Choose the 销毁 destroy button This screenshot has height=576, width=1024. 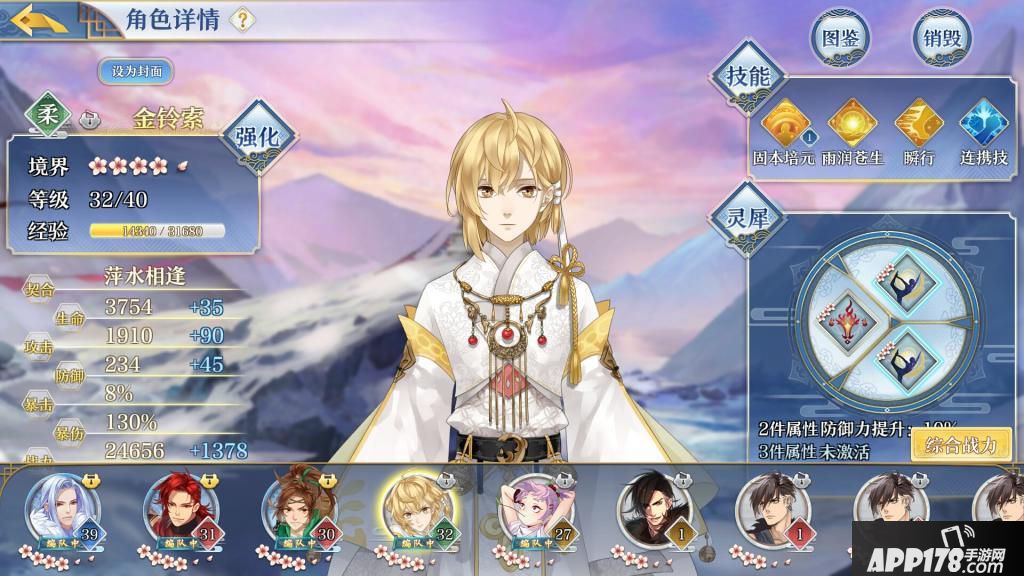[942, 39]
